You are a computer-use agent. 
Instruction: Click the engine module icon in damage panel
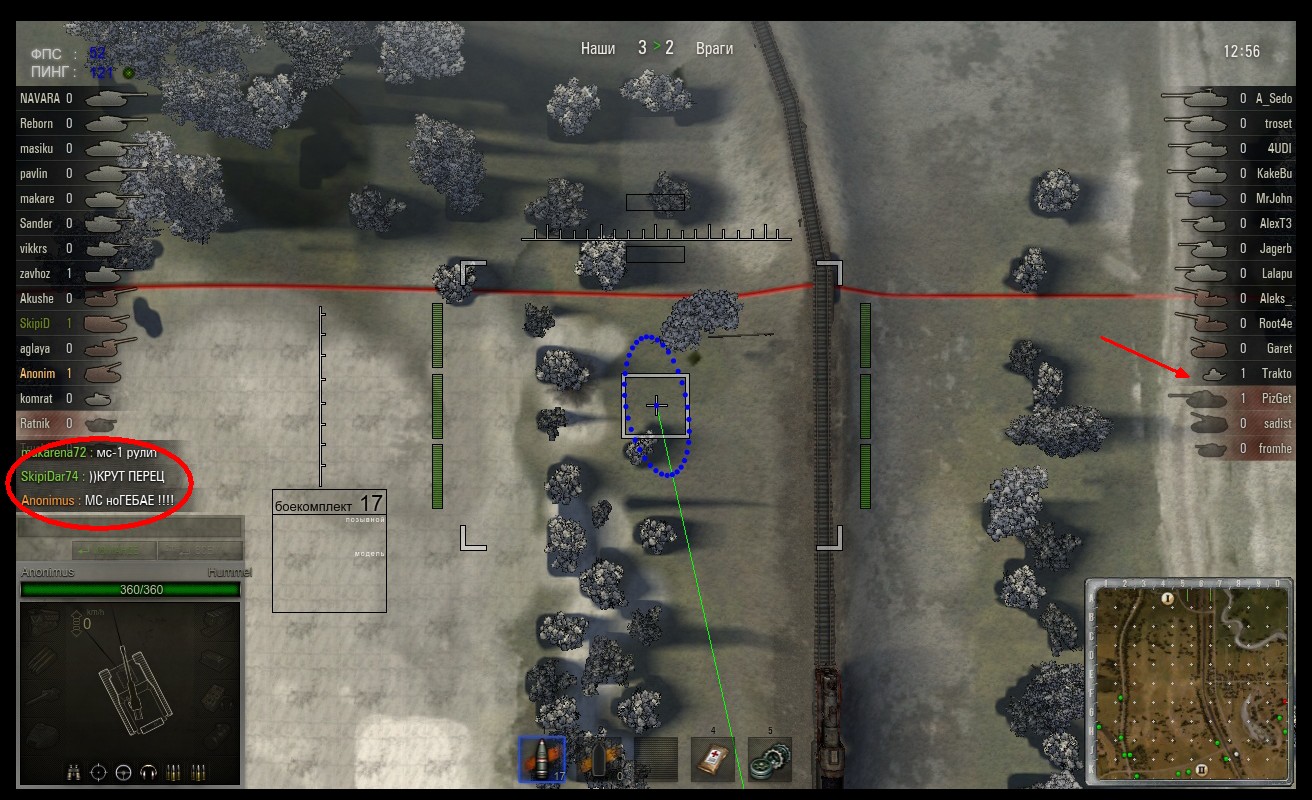pos(45,622)
